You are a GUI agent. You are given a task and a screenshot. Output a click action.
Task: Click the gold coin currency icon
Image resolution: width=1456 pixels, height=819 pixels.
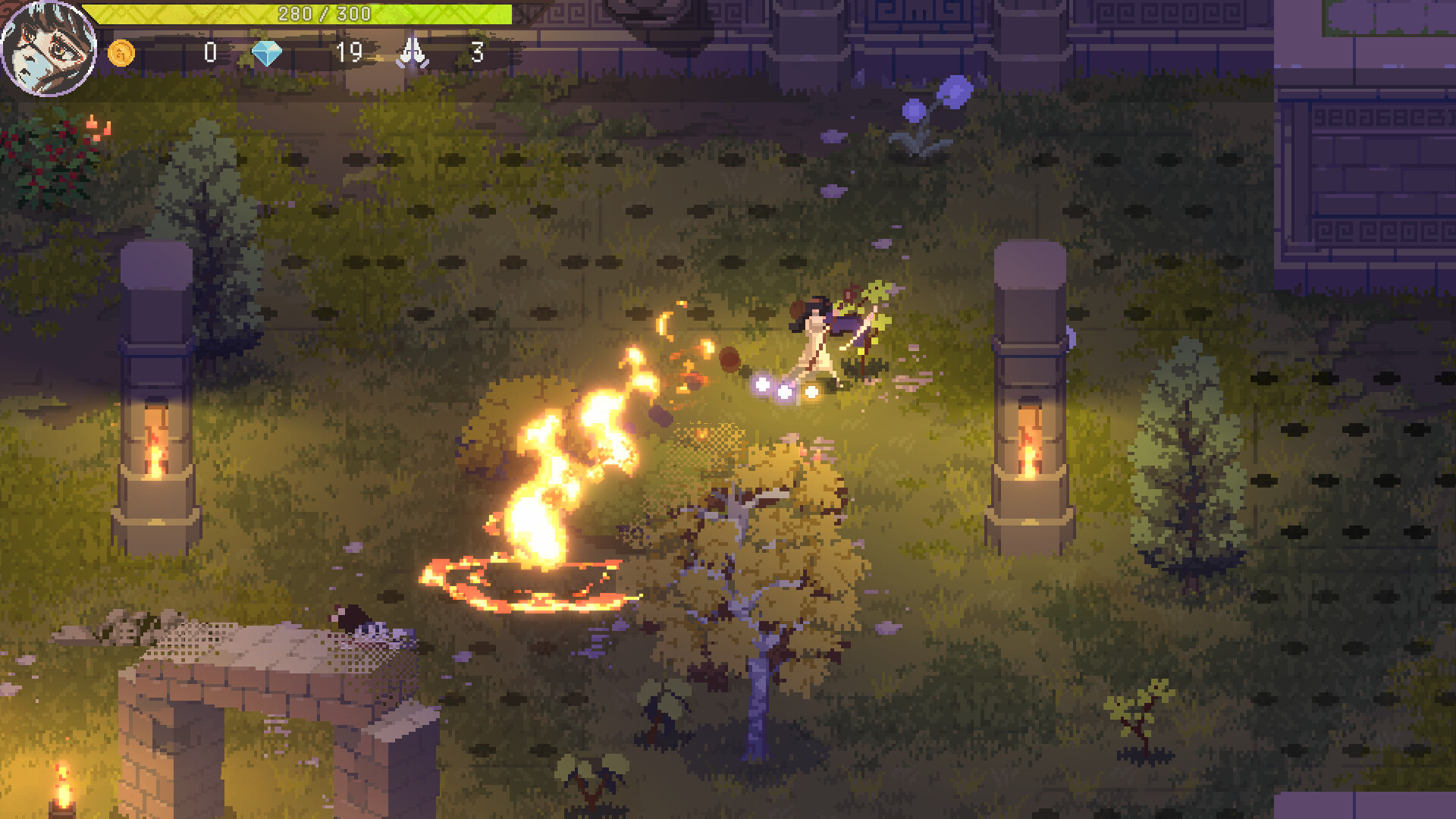pyautogui.click(x=121, y=54)
